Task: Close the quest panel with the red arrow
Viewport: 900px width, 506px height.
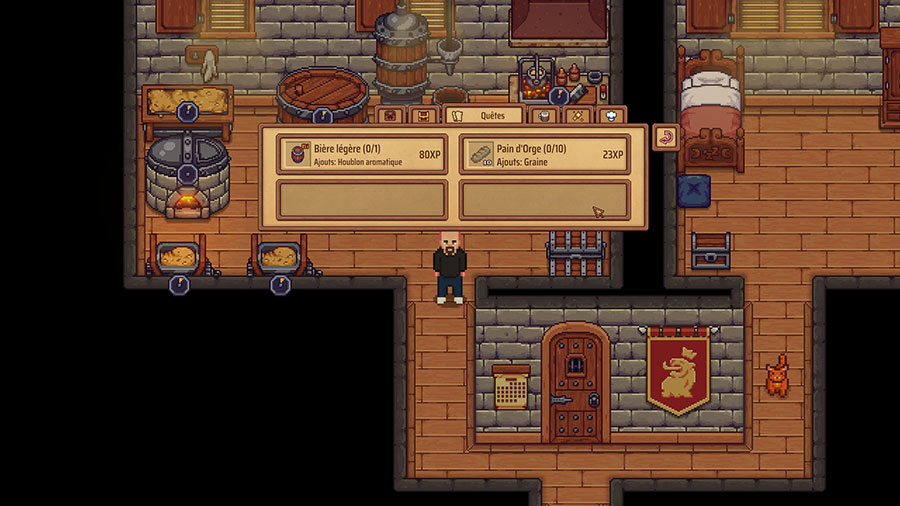Action: pyautogui.click(x=664, y=137)
